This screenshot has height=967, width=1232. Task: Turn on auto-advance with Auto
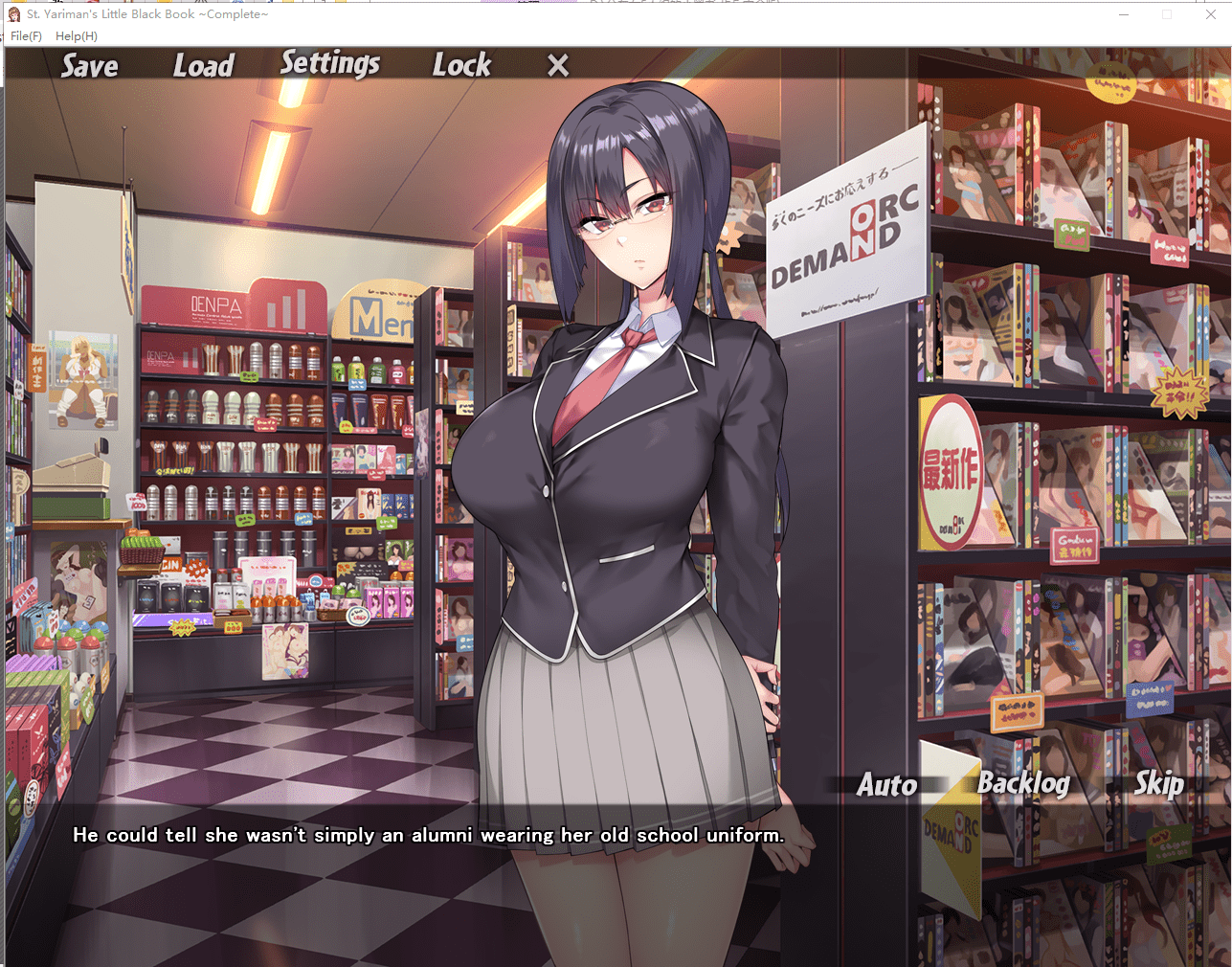886,784
